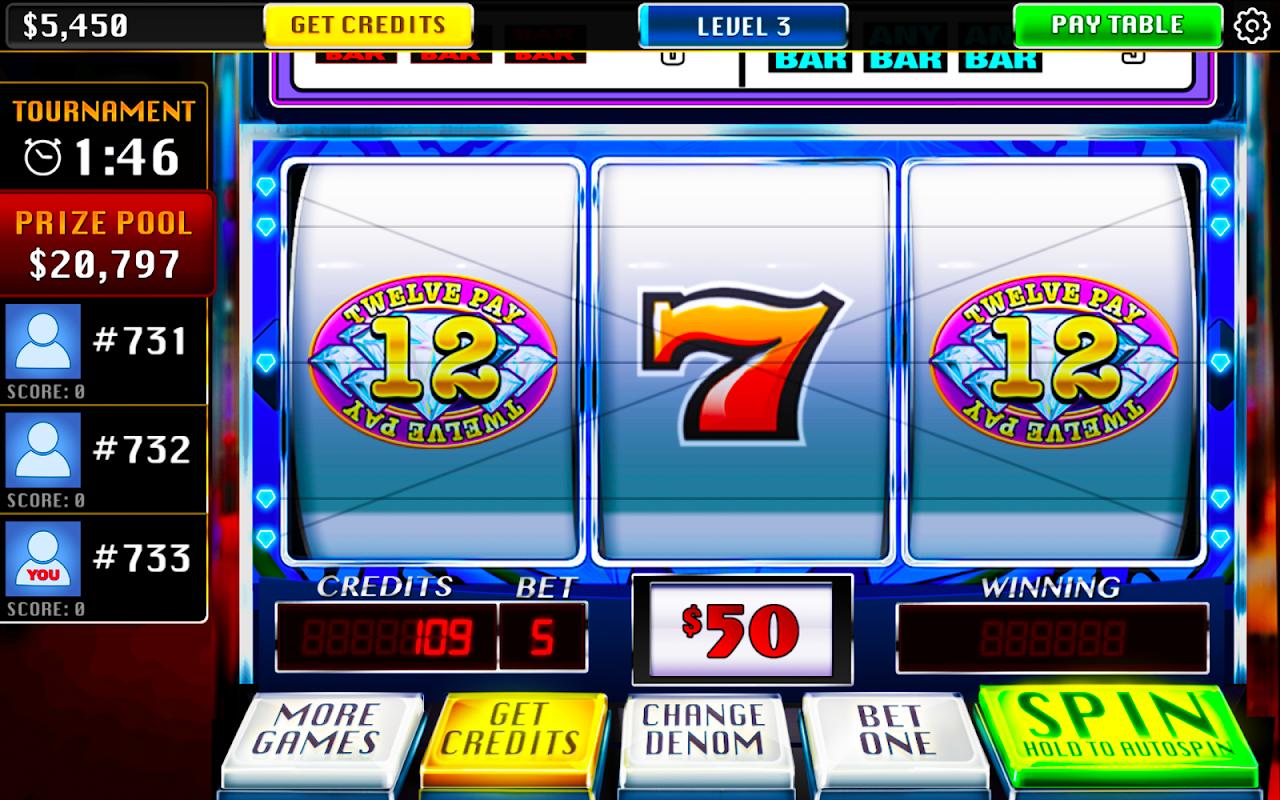Open the PAY TABLE
This screenshot has height=800, width=1280.
(x=1117, y=26)
